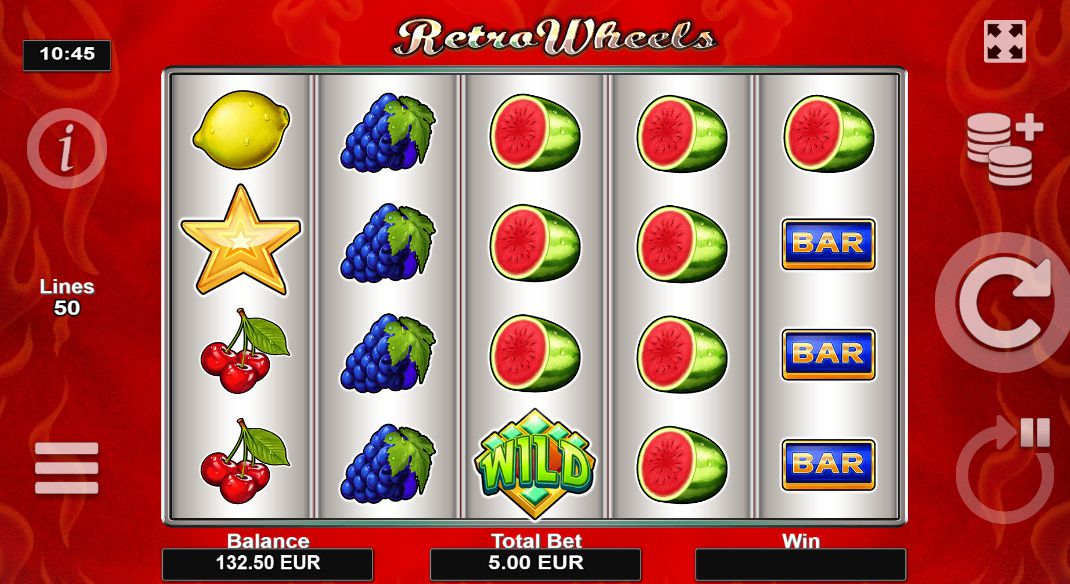Adjust the bet using the coin stack icon
The height and width of the screenshot is (584, 1070).
(x=1003, y=148)
